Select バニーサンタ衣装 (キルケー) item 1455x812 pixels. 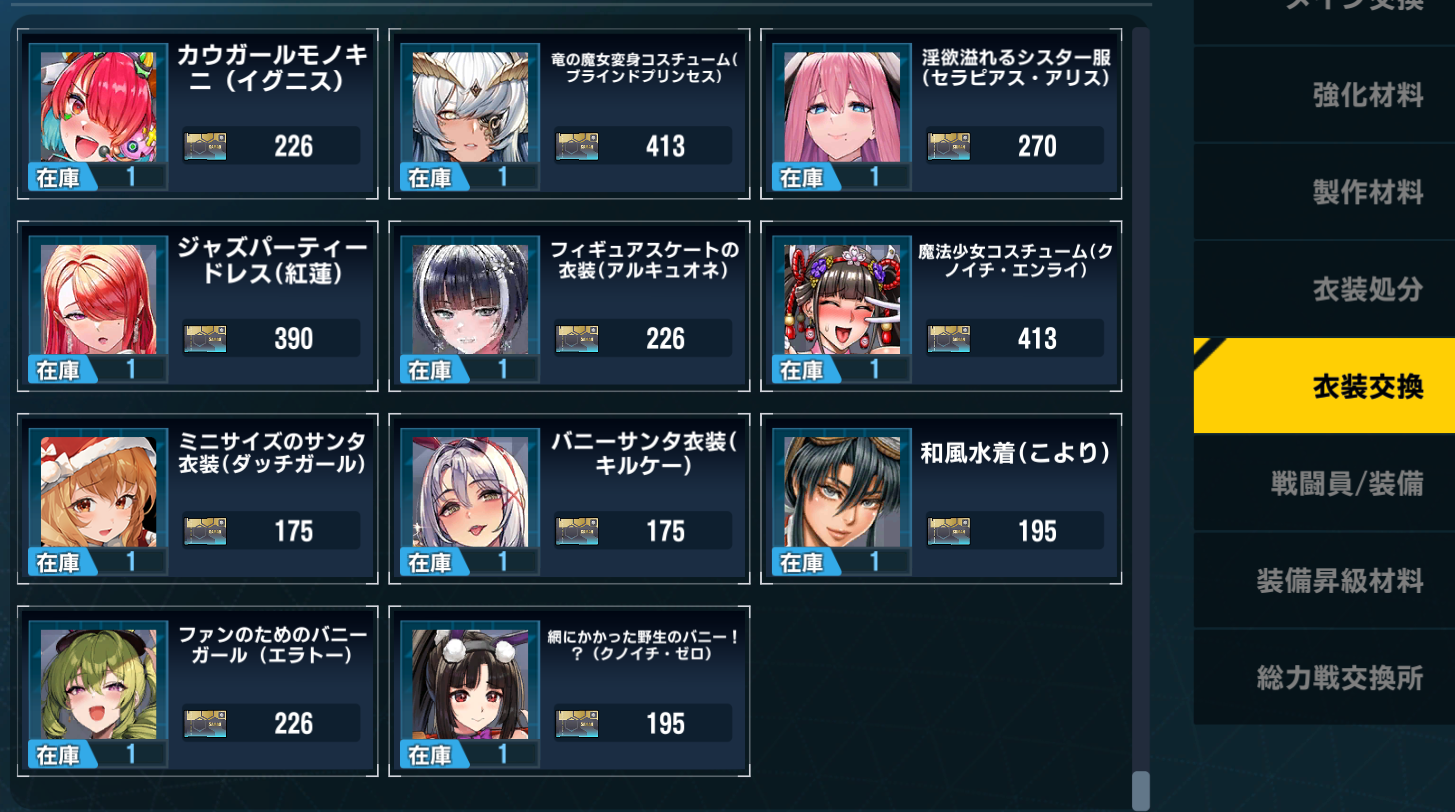click(x=569, y=498)
